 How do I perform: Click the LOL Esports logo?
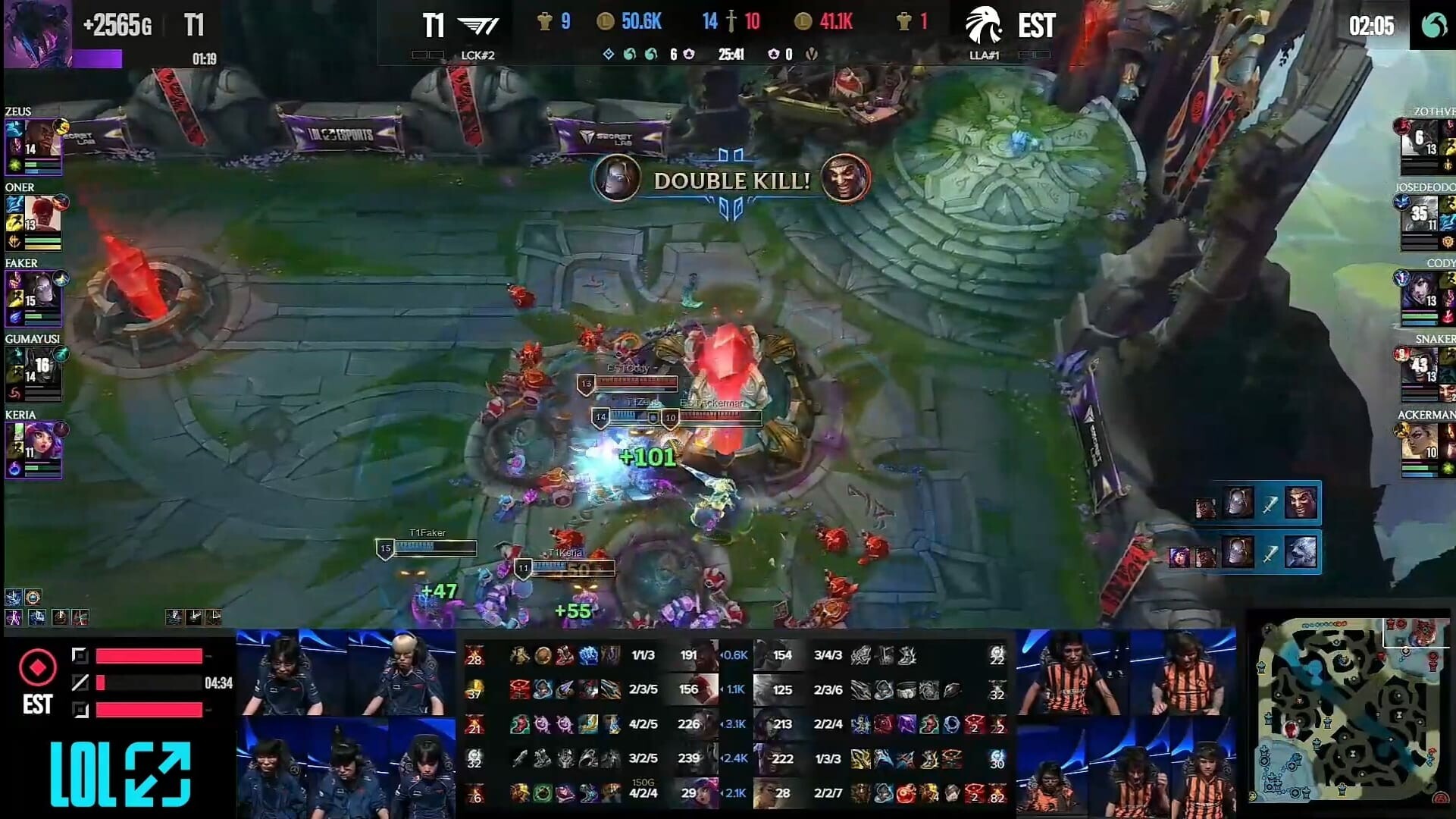pyautogui.click(x=120, y=773)
